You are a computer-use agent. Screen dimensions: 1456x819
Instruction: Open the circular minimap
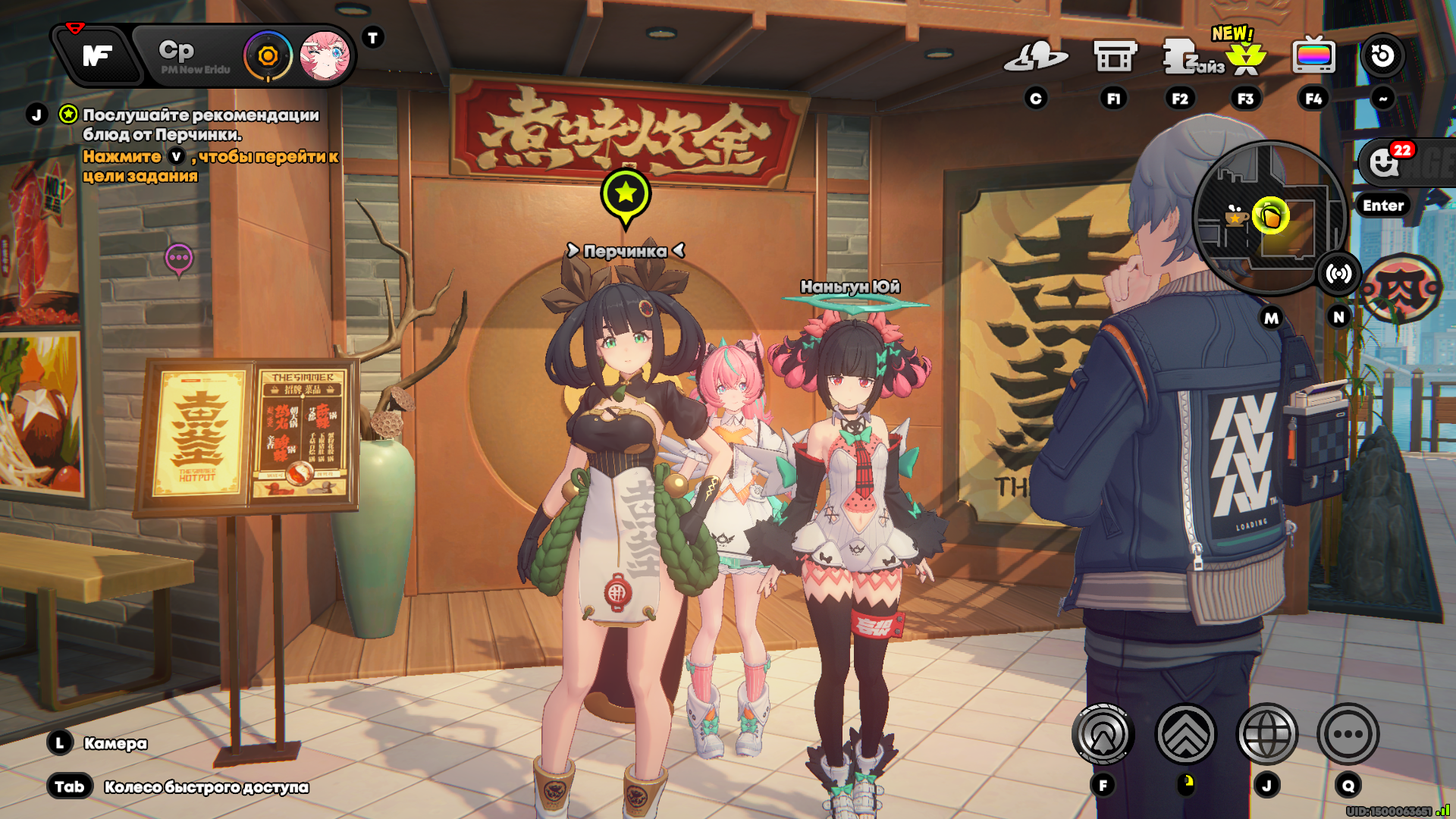1268,218
